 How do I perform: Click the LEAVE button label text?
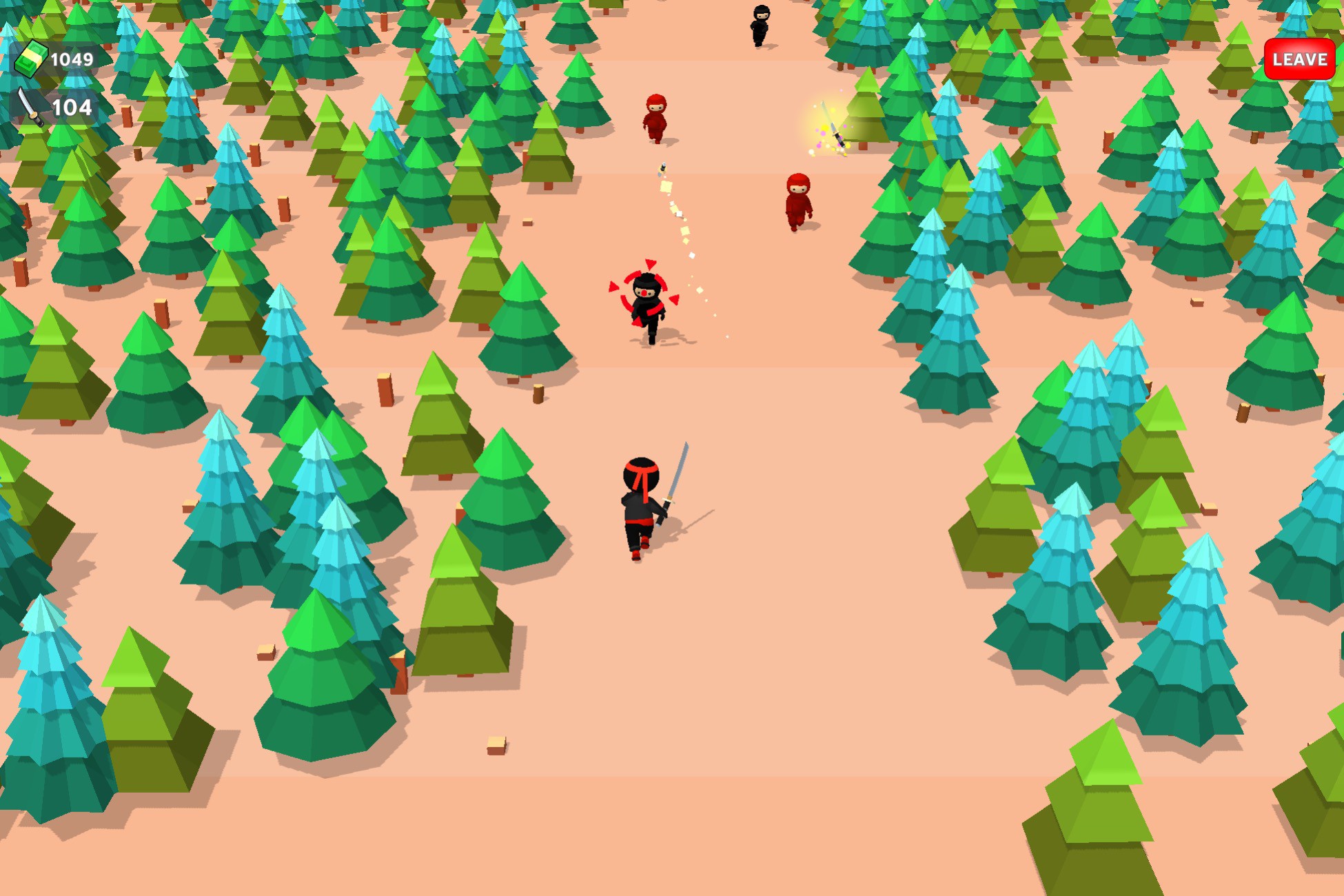[x=1299, y=60]
